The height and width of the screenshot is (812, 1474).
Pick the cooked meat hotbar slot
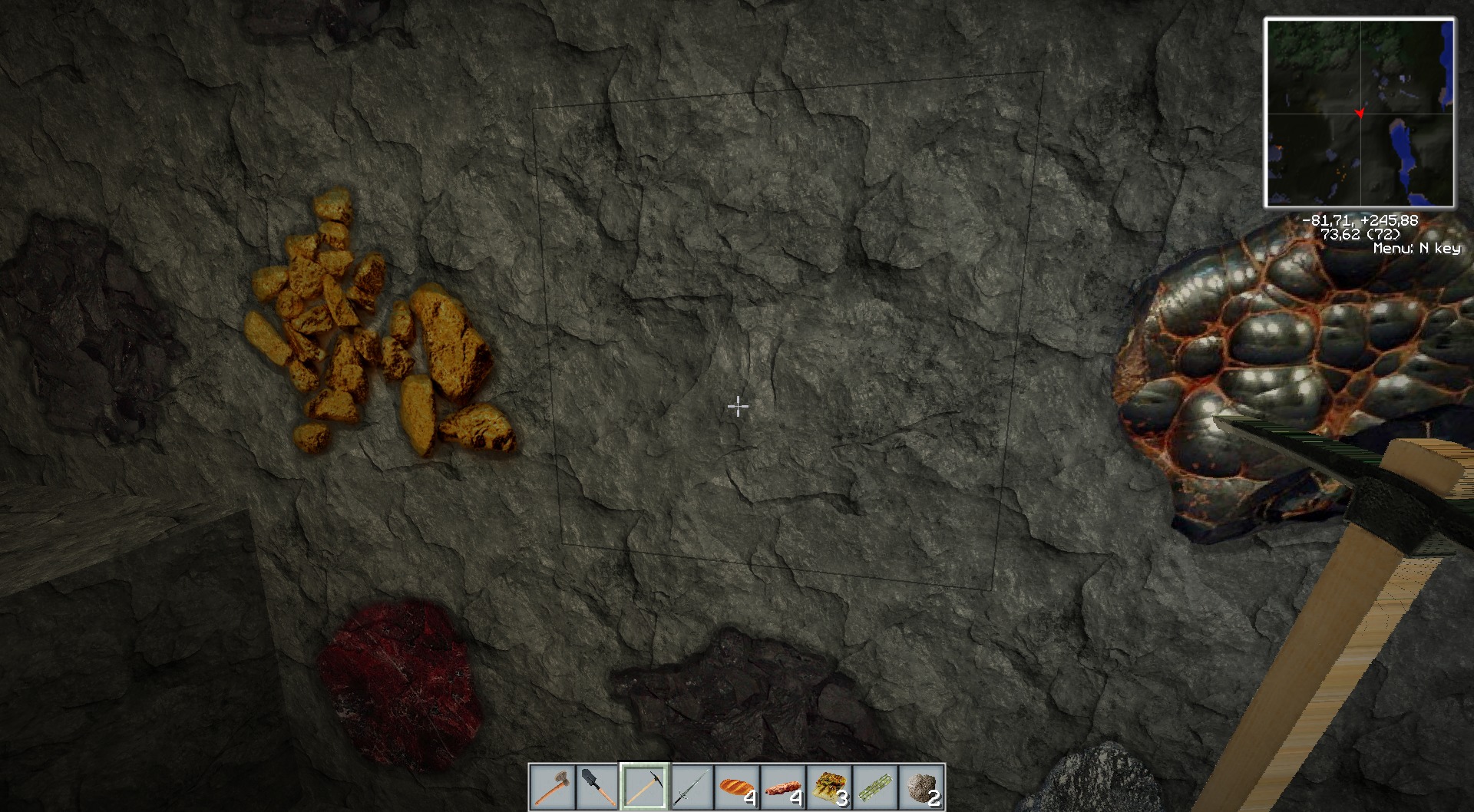coord(782,787)
